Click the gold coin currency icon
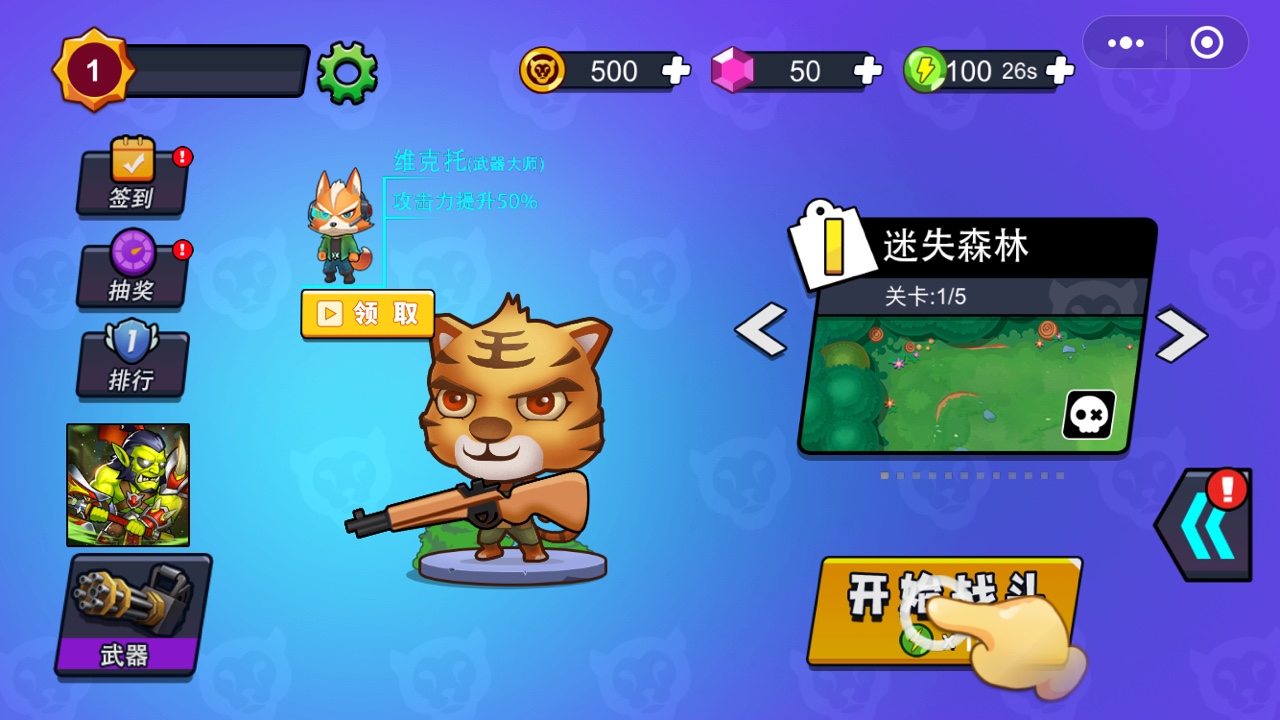The image size is (1280, 720). click(541, 70)
